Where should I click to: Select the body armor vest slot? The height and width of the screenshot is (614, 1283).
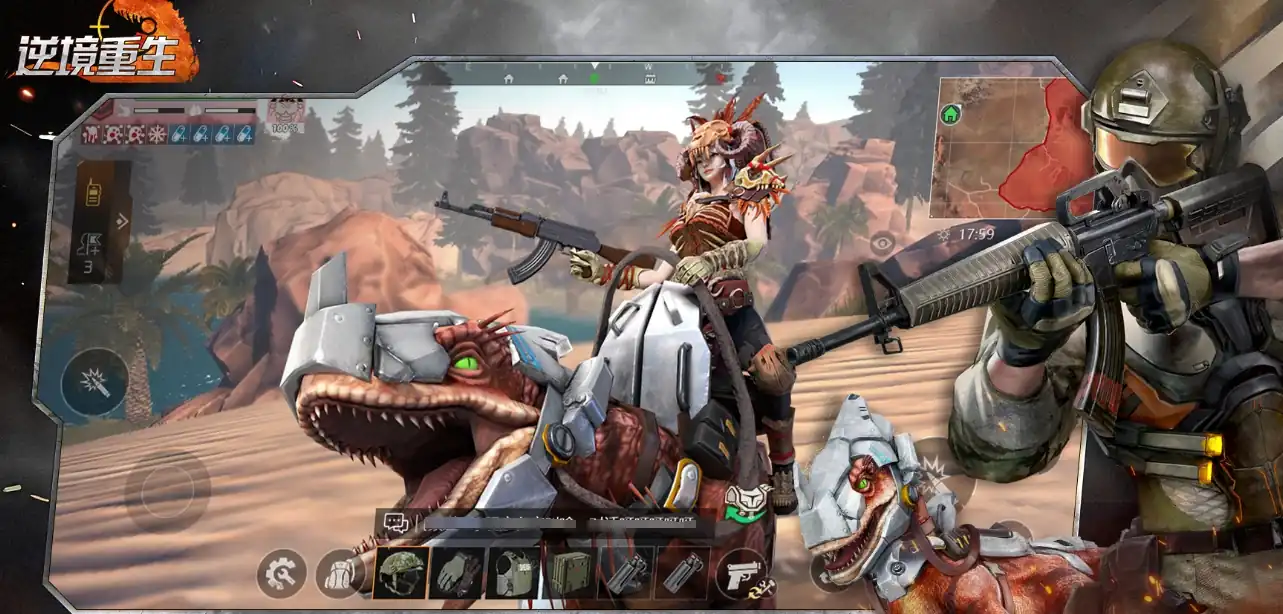[x=513, y=573]
